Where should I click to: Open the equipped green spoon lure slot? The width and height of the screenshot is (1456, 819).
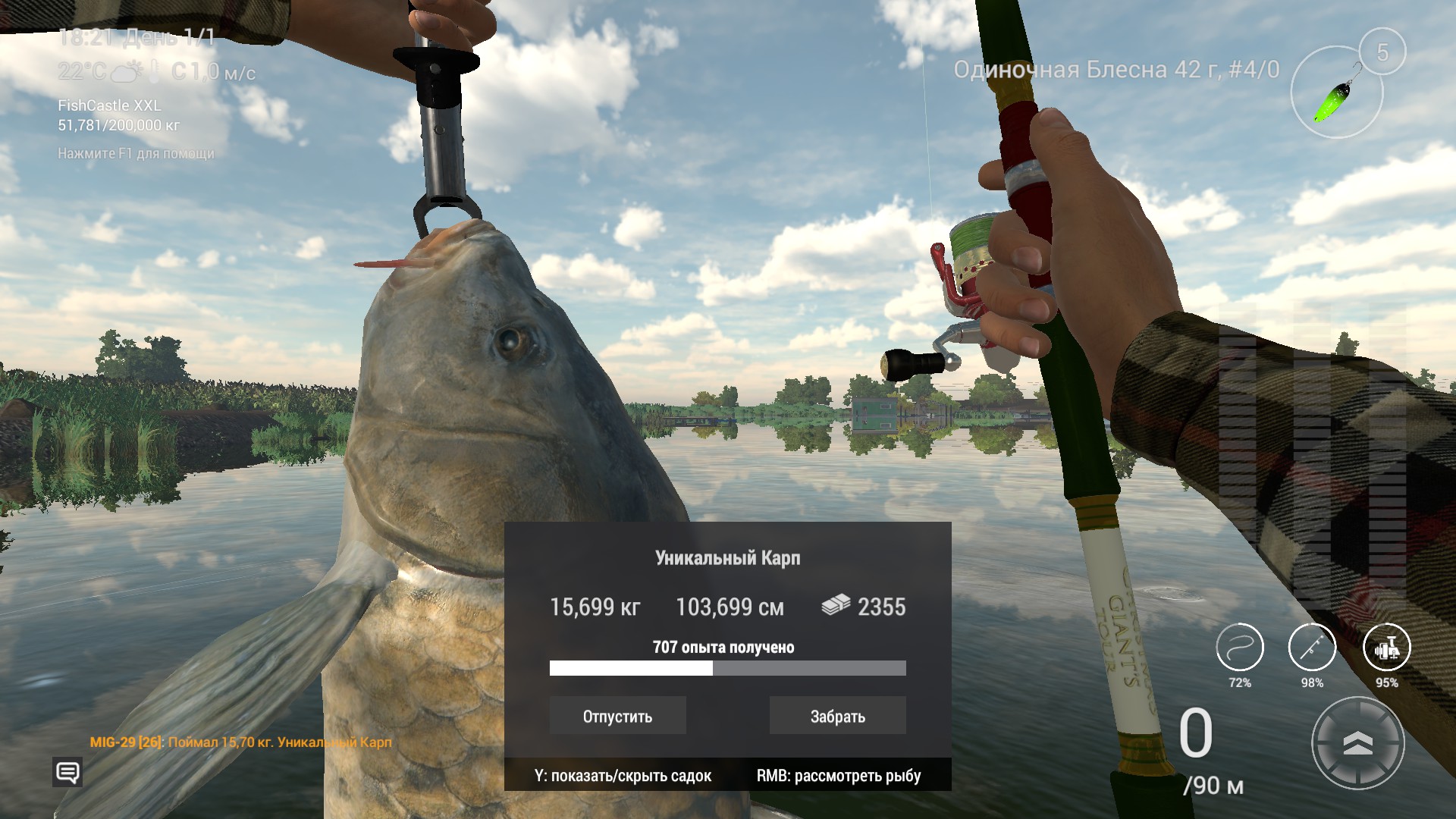point(1337,91)
